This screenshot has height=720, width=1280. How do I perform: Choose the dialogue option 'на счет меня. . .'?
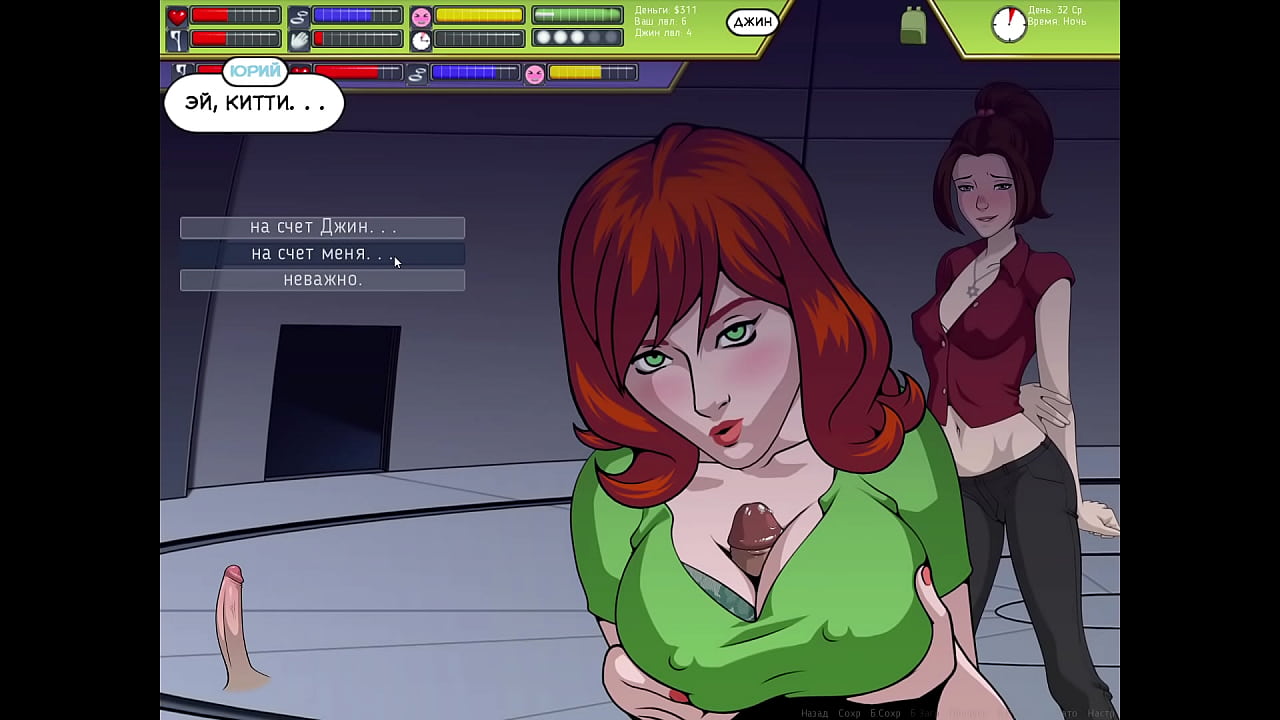[322, 253]
